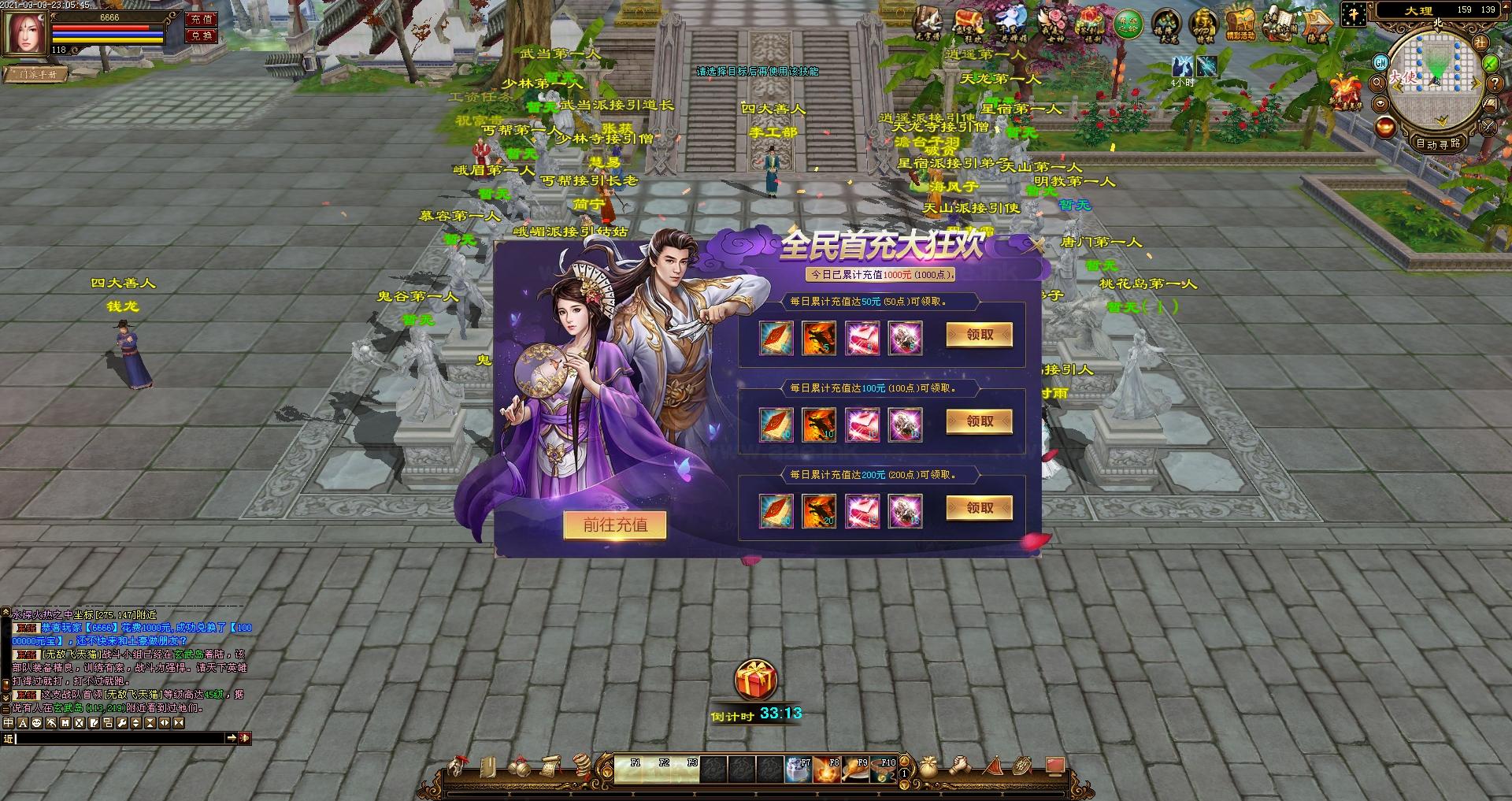Viewport: 1512px width, 801px height.
Task: Click the up arrow to switch skillbar page
Action: tap(904, 761)
